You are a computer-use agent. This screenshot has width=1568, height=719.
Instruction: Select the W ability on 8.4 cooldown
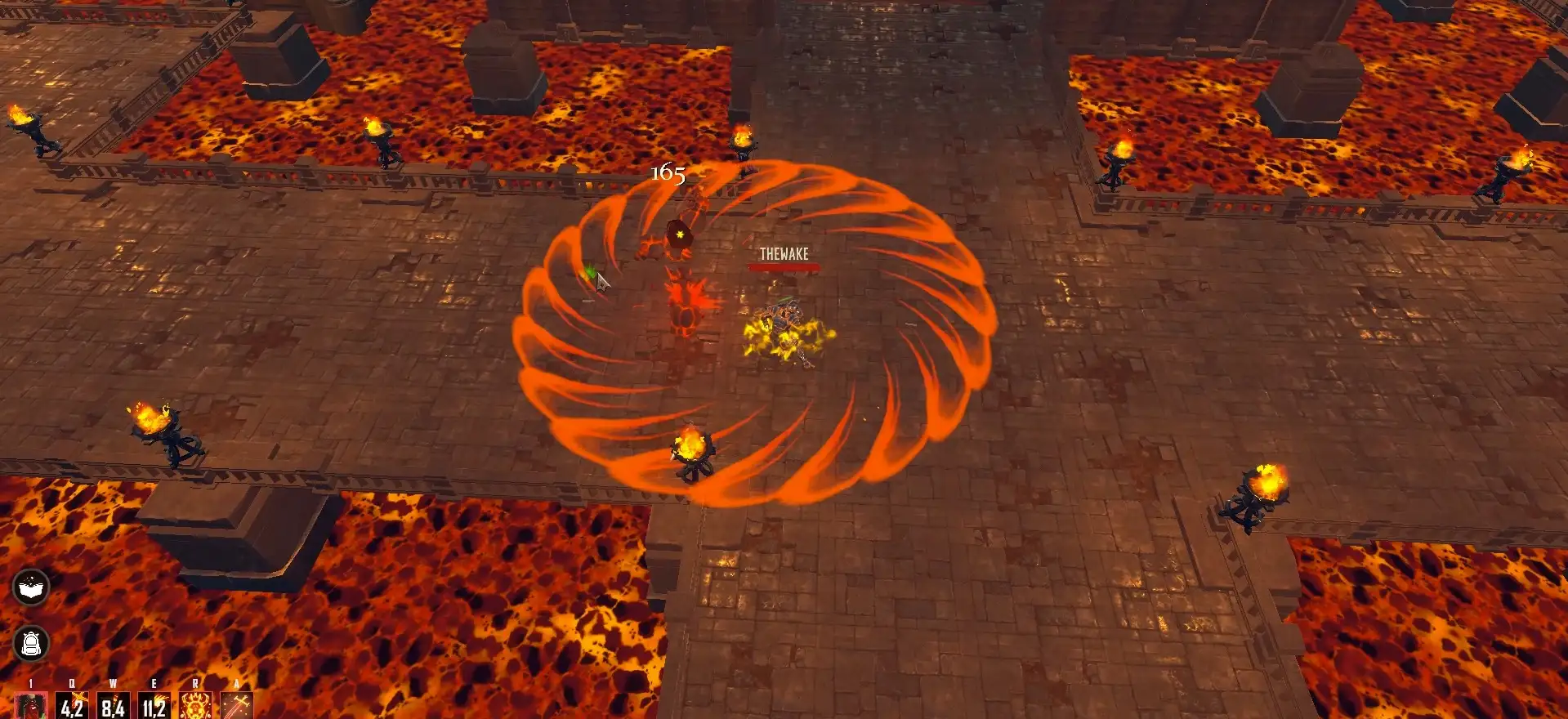(113, 706)
